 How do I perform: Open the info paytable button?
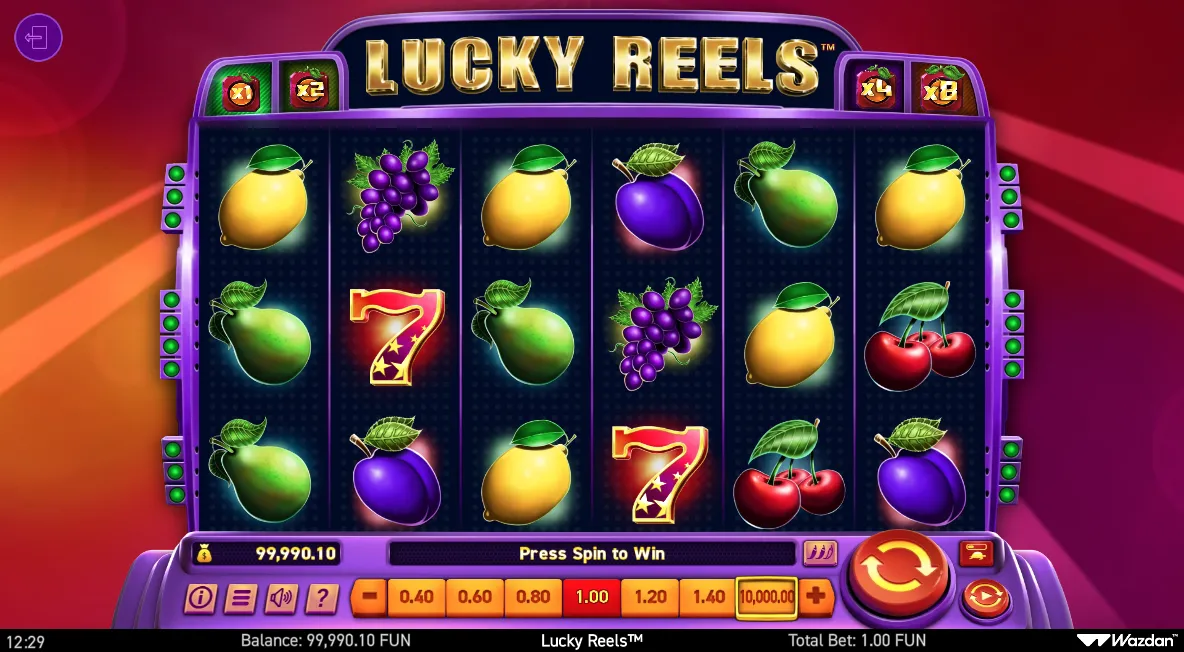(x=200, y=598)
